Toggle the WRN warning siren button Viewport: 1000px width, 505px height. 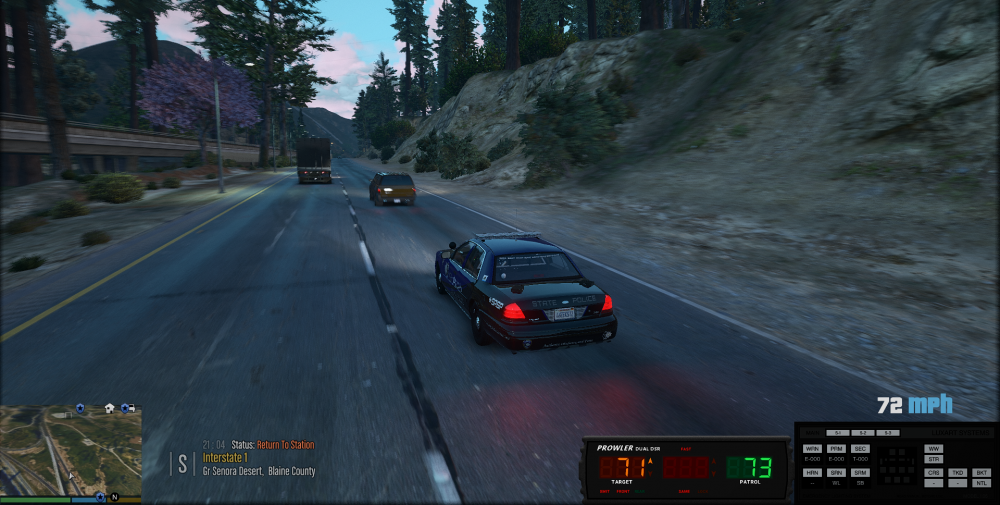(x=812, y=449)
